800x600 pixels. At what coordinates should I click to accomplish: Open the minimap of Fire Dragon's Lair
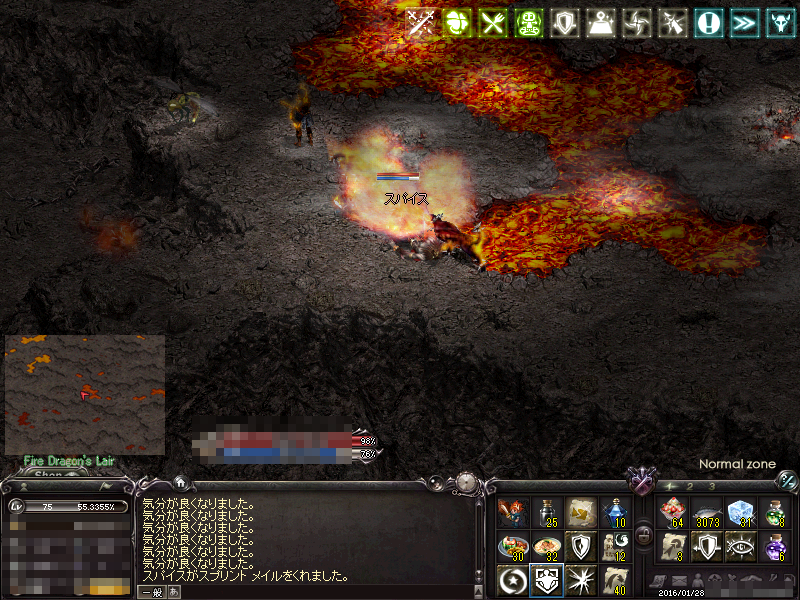pyautogui.click(x=84, y=394)
